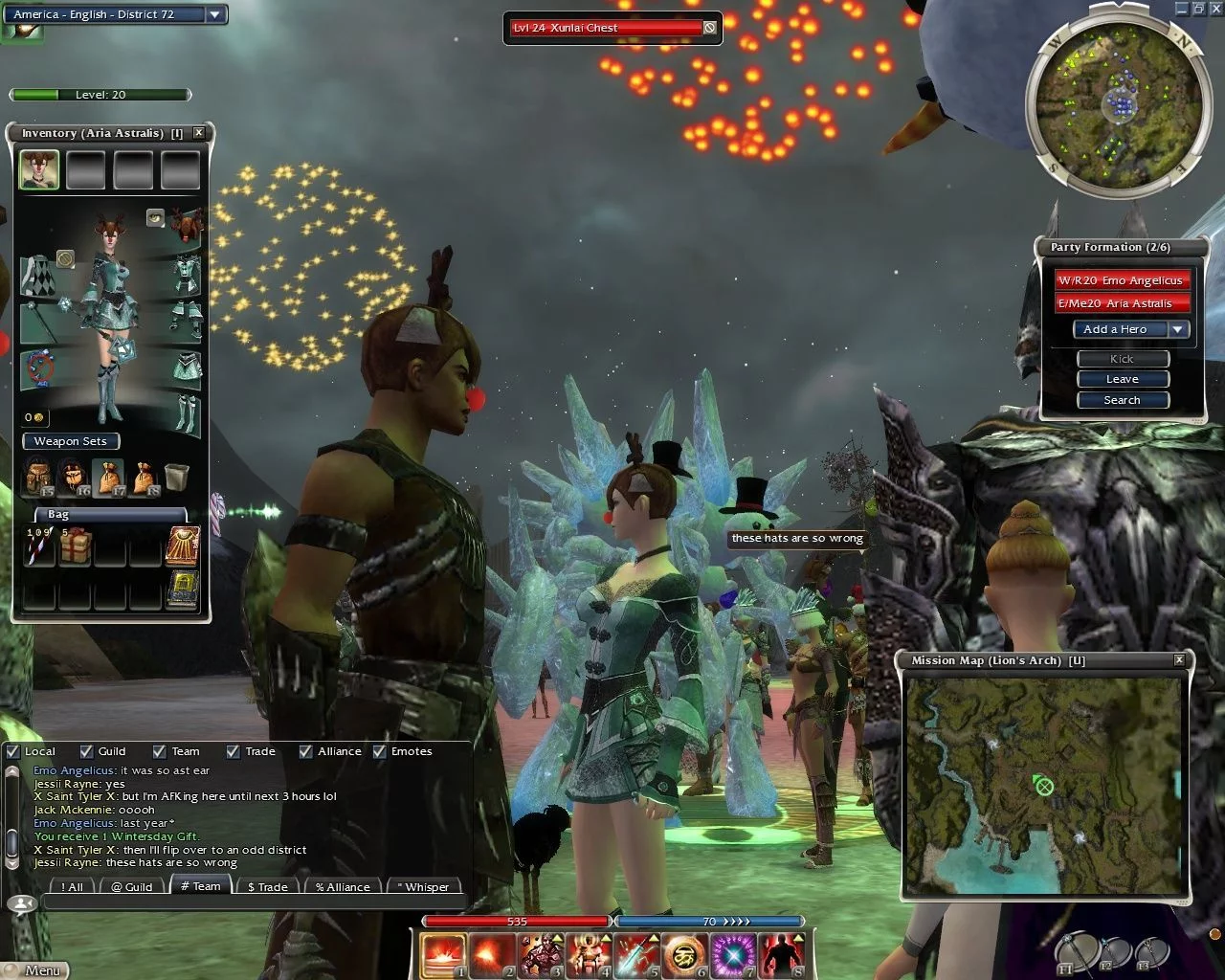Close the Inventory window
The width and height of the screenshot is (1225, 980).
tap(199, 133)
